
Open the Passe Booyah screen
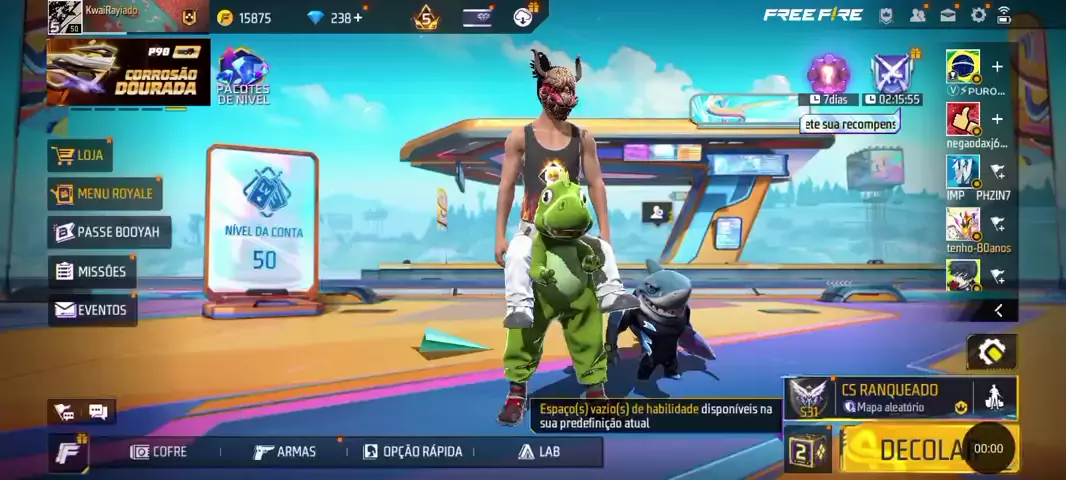108,232
